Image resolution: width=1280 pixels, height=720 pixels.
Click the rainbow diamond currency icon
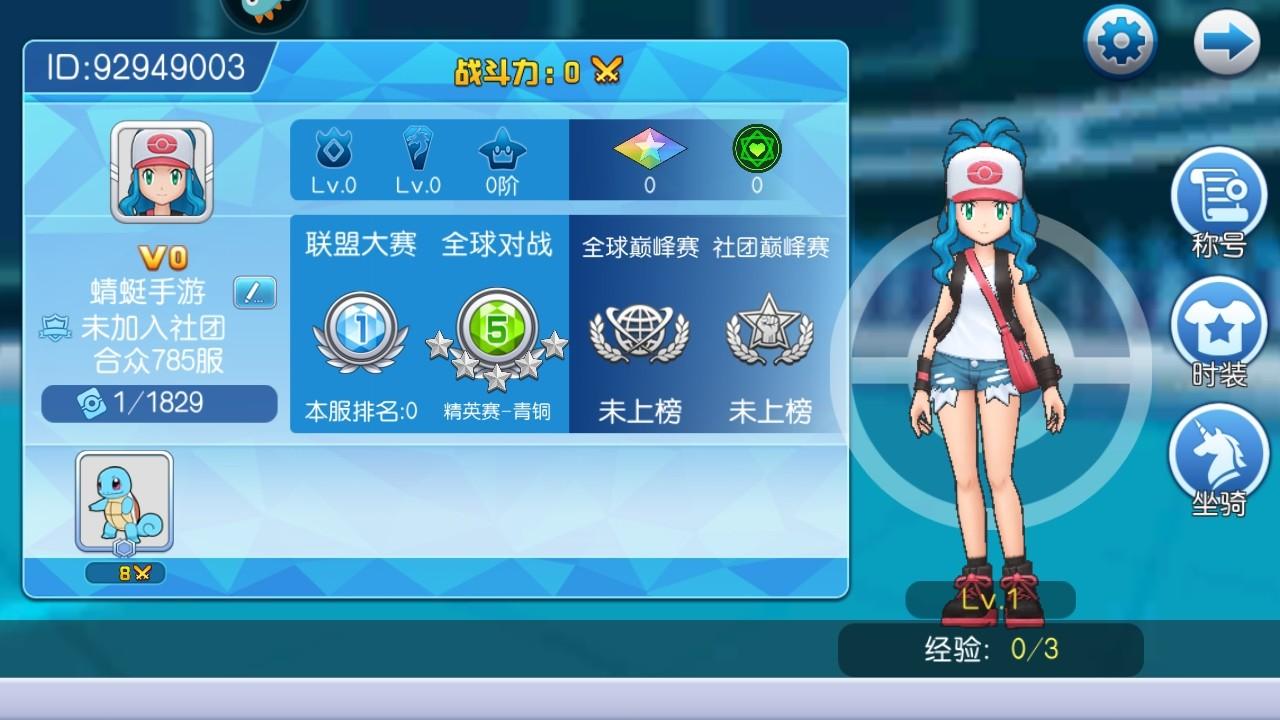651,150
